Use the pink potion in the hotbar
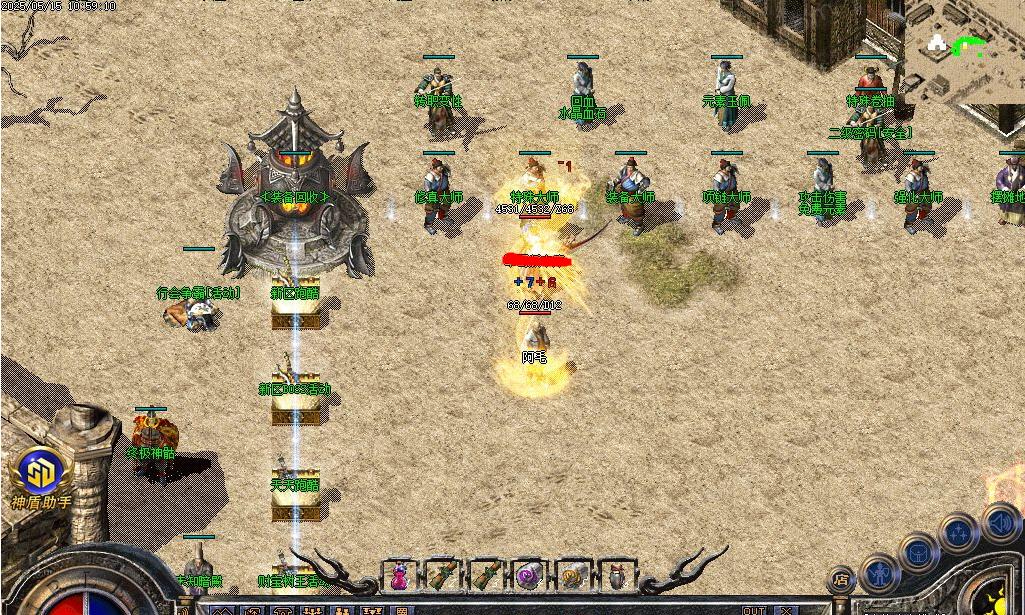Viewport: 1025px width, 615px height. (399, 577)
